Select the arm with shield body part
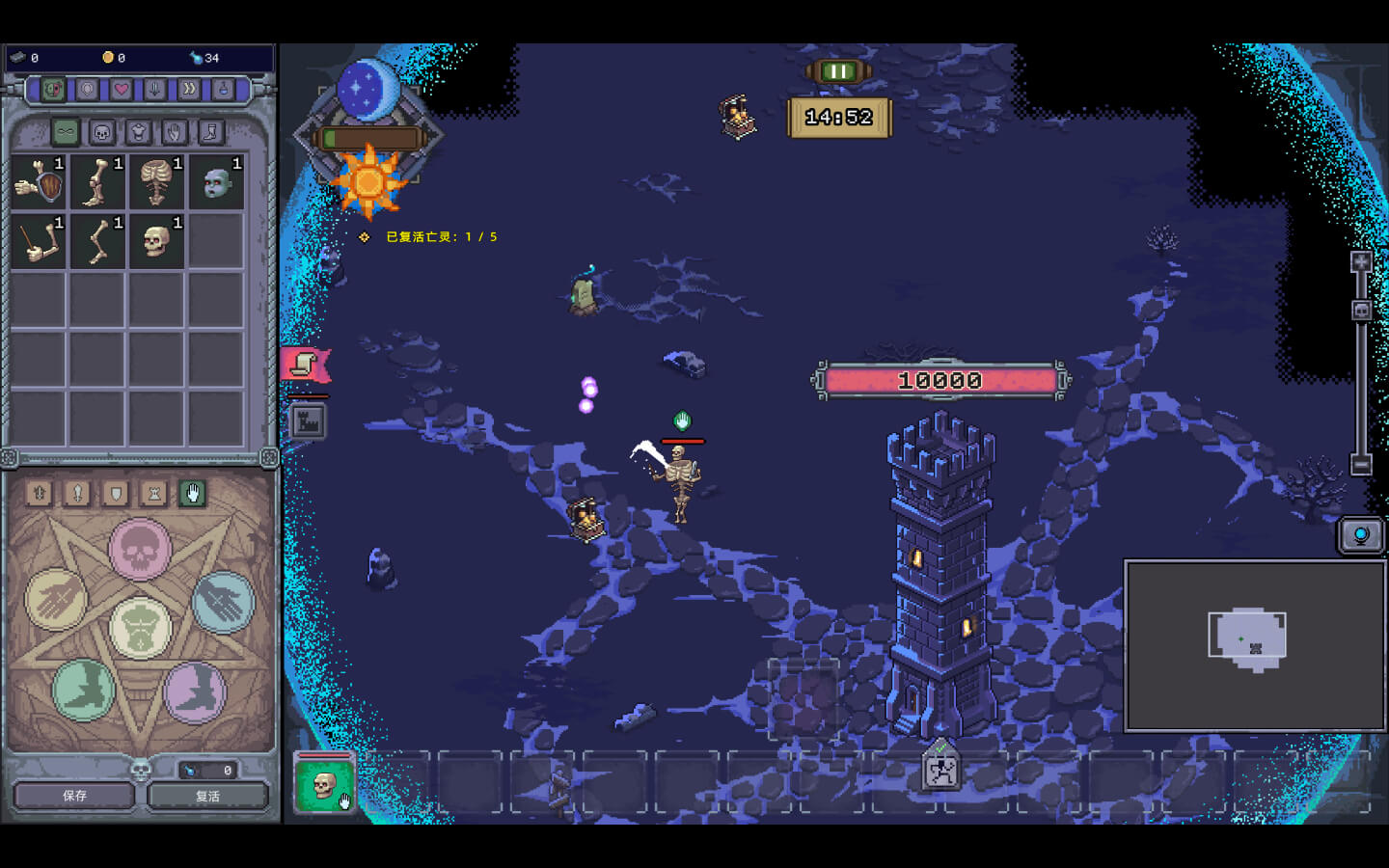The height and width of the screenshot is (868, 1389). click(39, 181)
